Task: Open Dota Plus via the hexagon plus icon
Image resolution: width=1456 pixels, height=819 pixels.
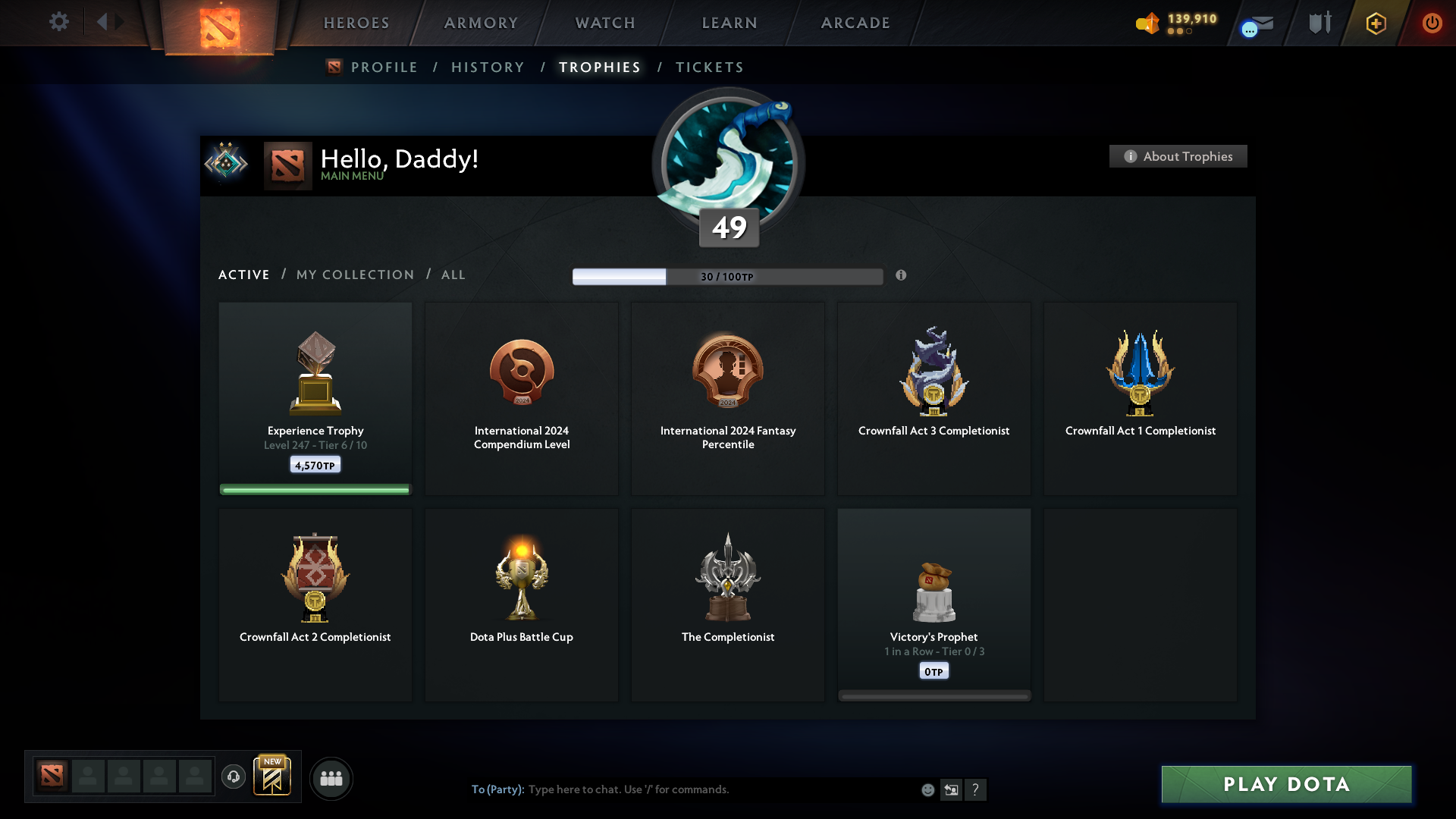Action: 1375,24
